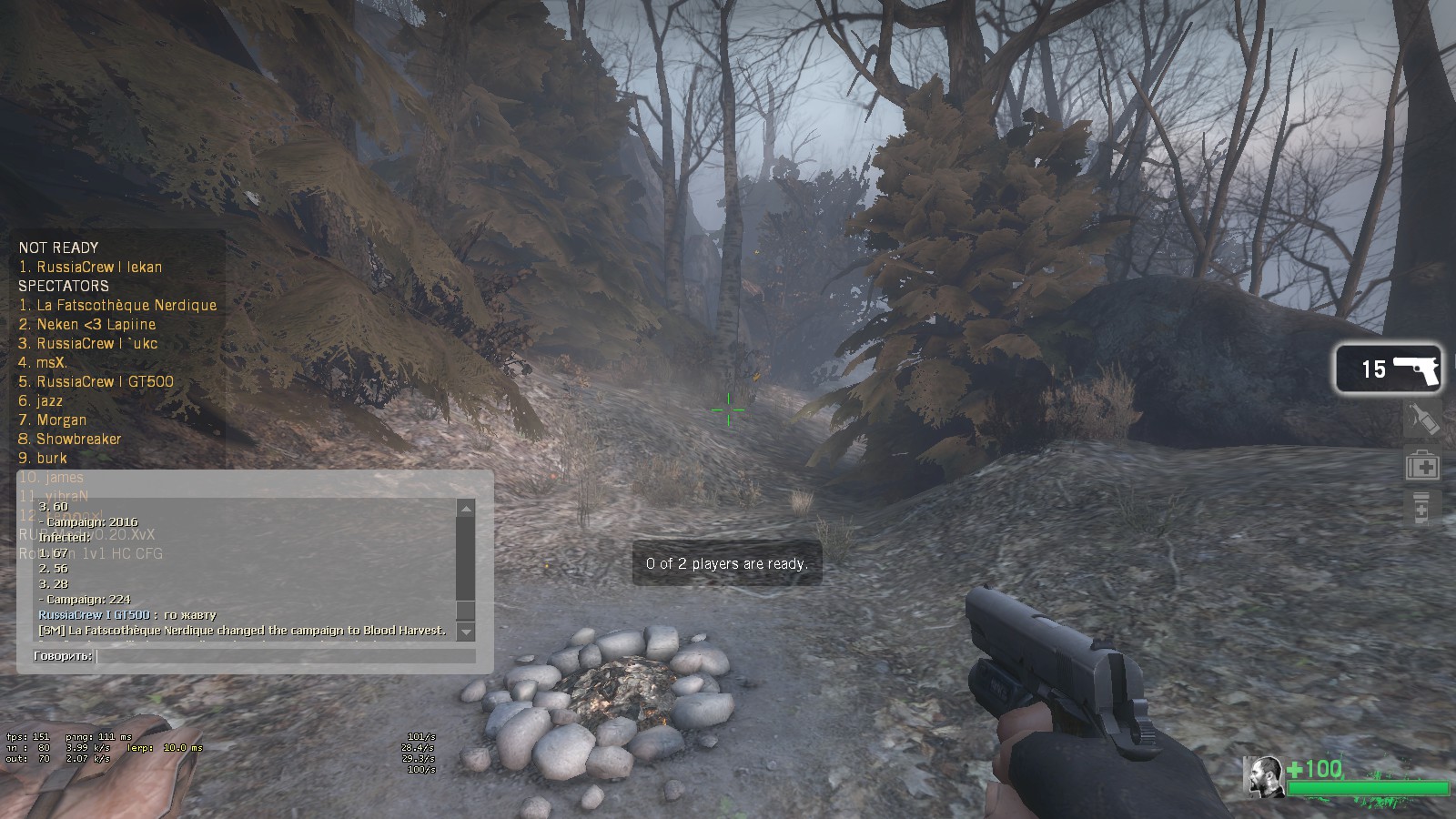Screen dimensions: 1456x819
Task: Click the chat scrollbar down arrow
Action: (x=466, y=632)
